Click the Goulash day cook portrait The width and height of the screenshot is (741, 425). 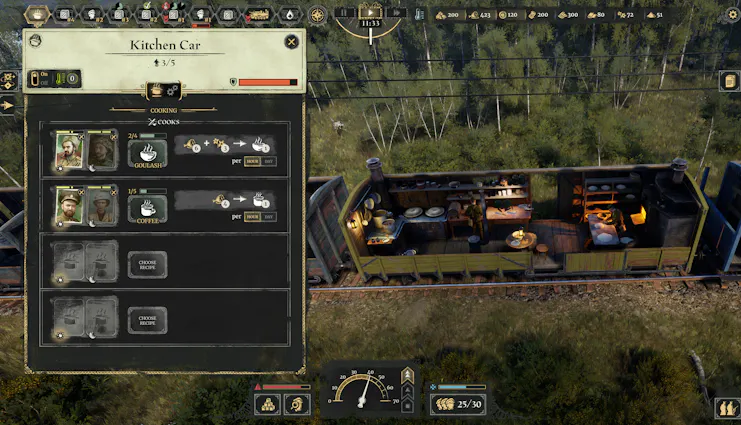[69, 150]
